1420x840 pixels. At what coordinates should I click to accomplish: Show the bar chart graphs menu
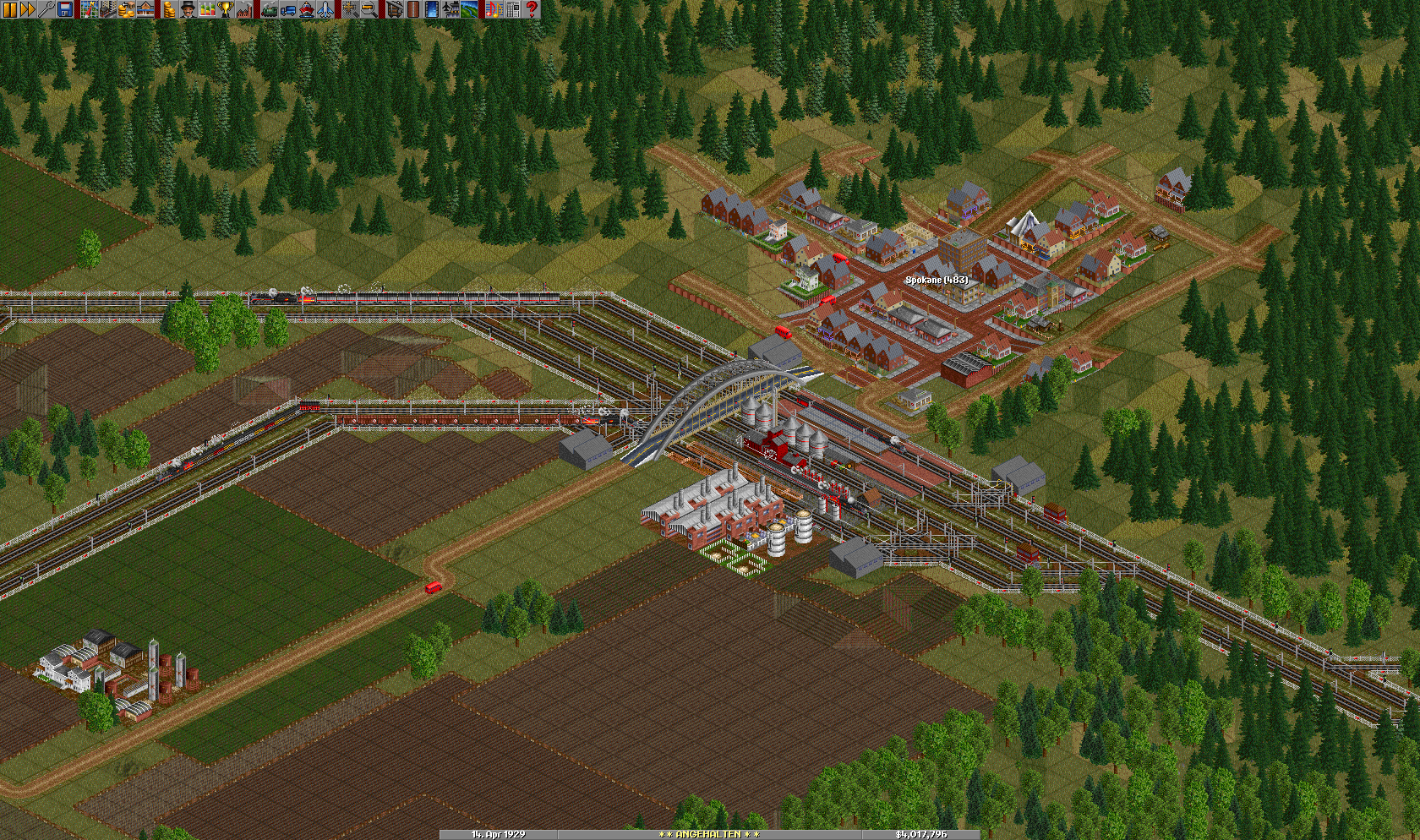click(x=207, y=9)
